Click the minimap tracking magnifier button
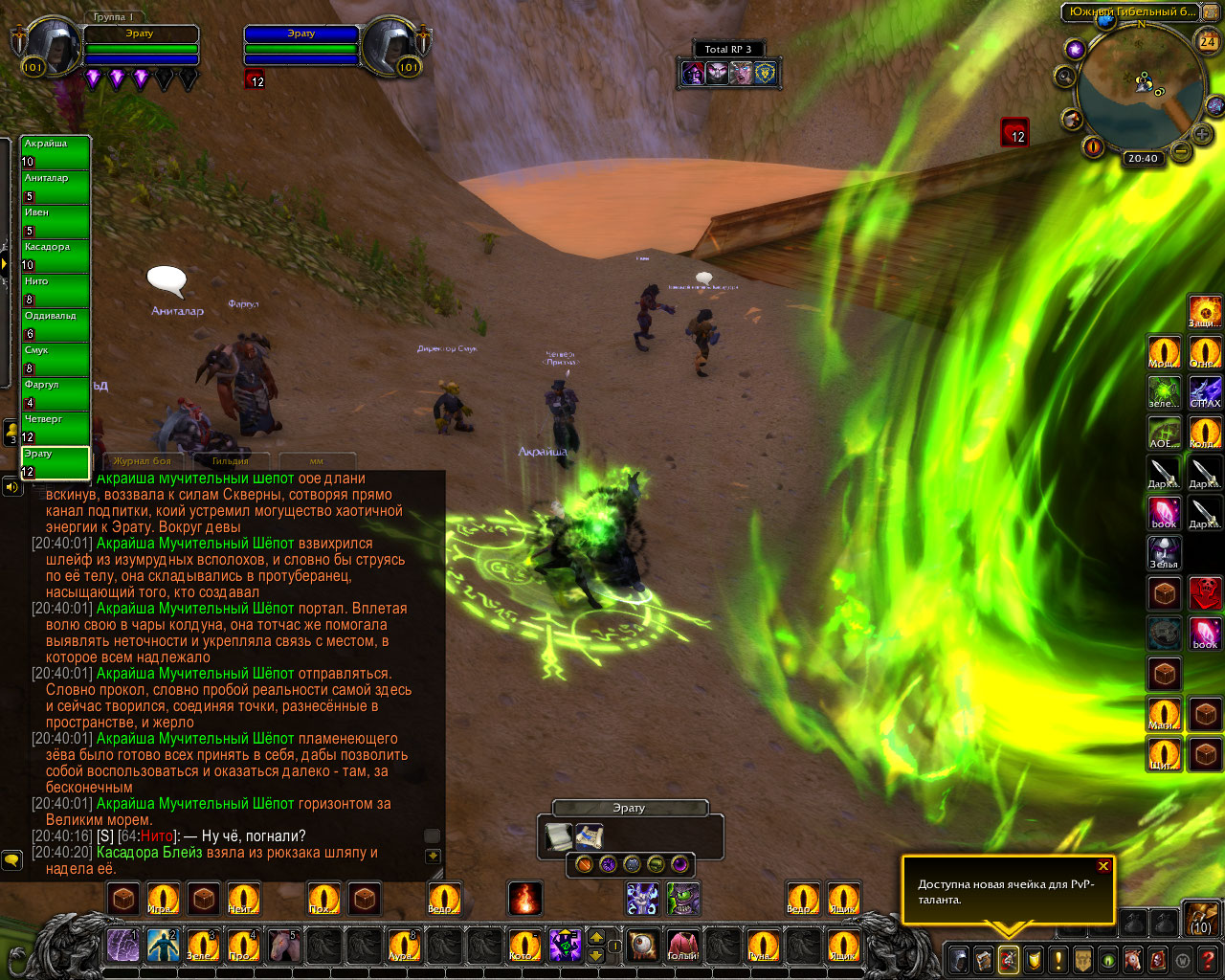The image size is (1225, 980). pyautogui.click(x=1064, y=76)
